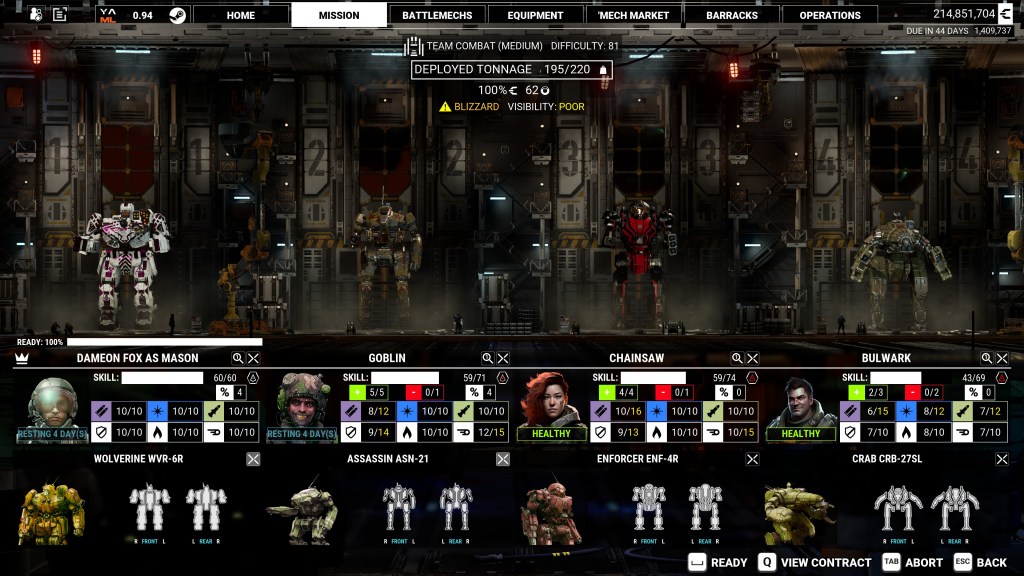Go to the 'Mech Market tab
The width and height of the screenshot is (1024, 576).
click(634, 15)
